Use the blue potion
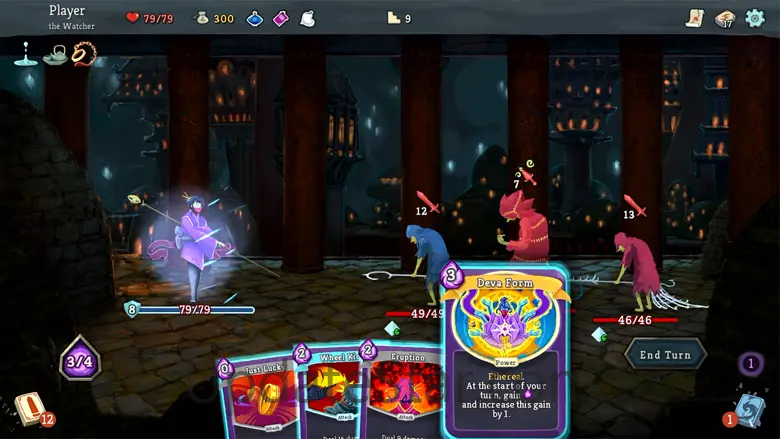The width and height of the screenshot is (780, 439). pos(255,18)
